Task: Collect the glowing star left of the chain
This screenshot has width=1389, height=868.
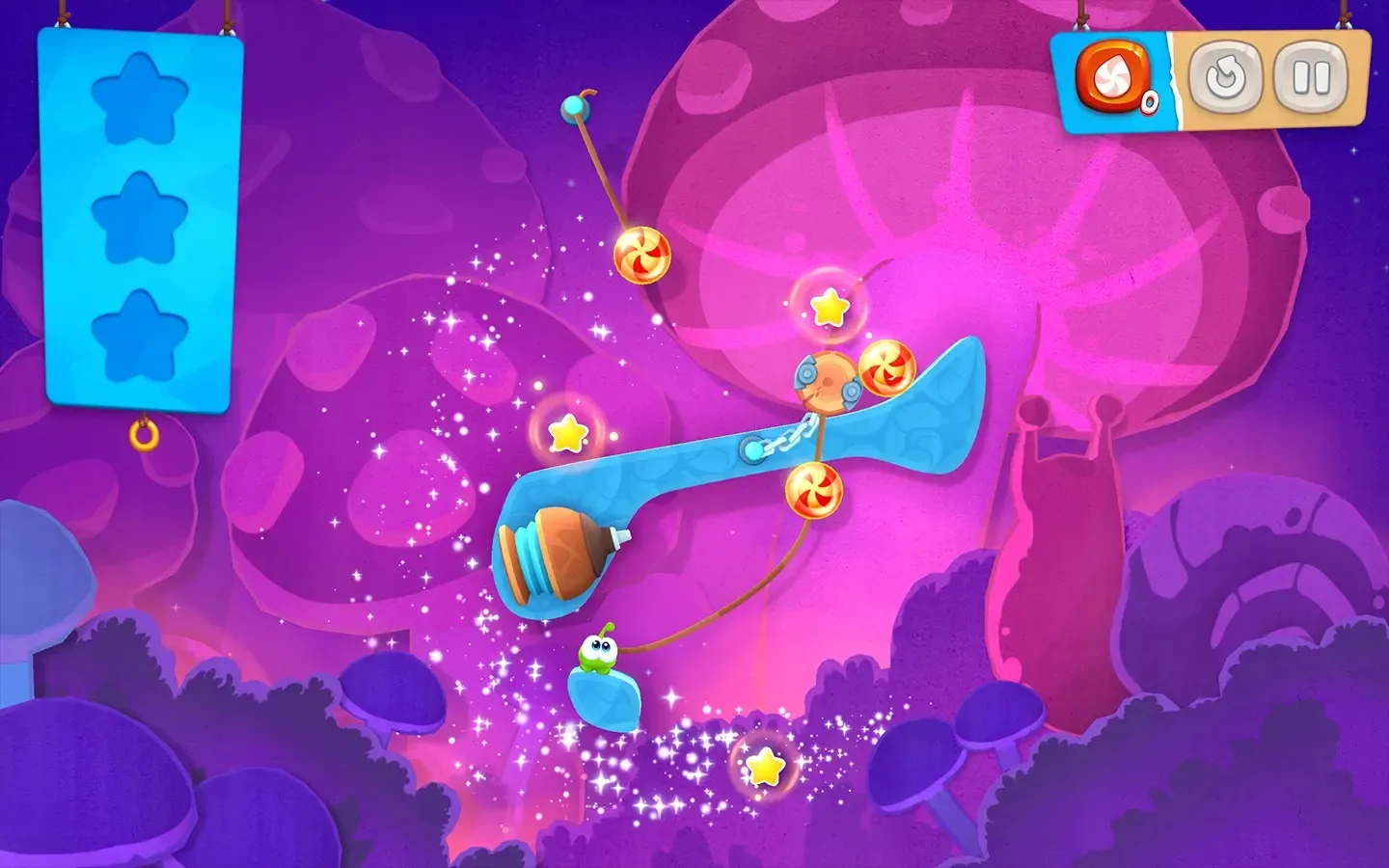Action: click(x=568, y=434)
